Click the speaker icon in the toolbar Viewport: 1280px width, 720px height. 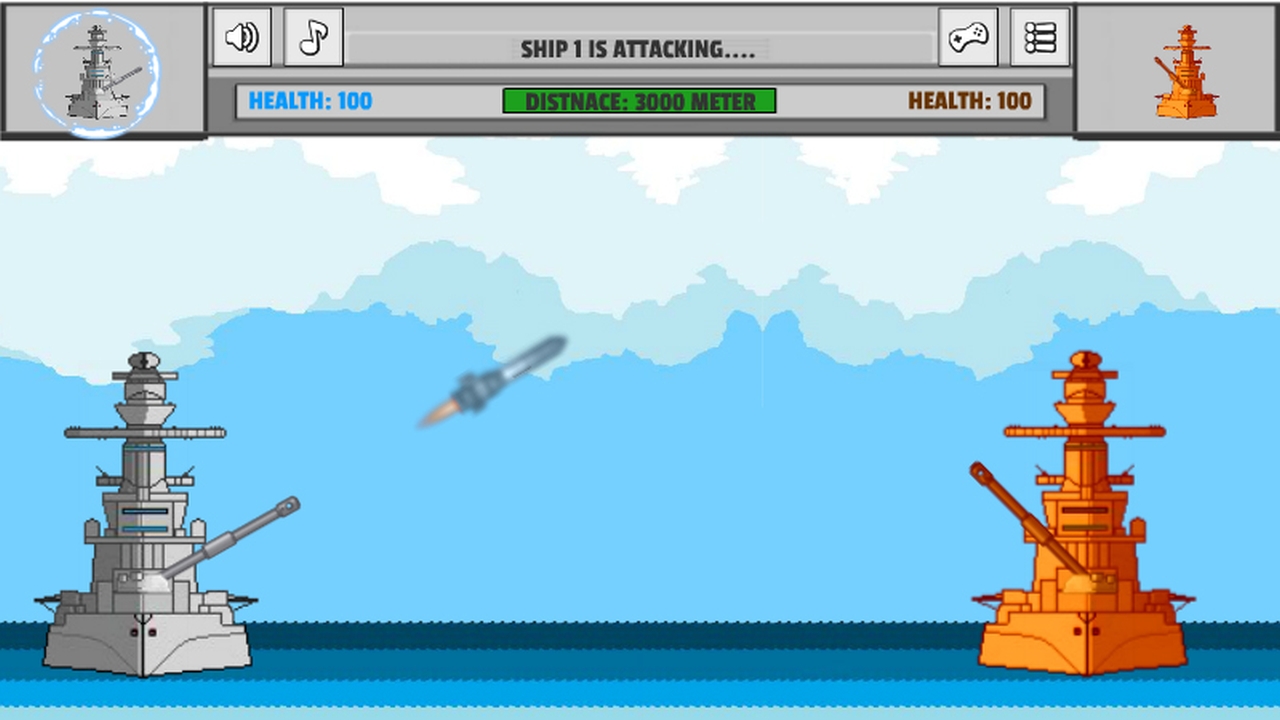click(241, 37)
